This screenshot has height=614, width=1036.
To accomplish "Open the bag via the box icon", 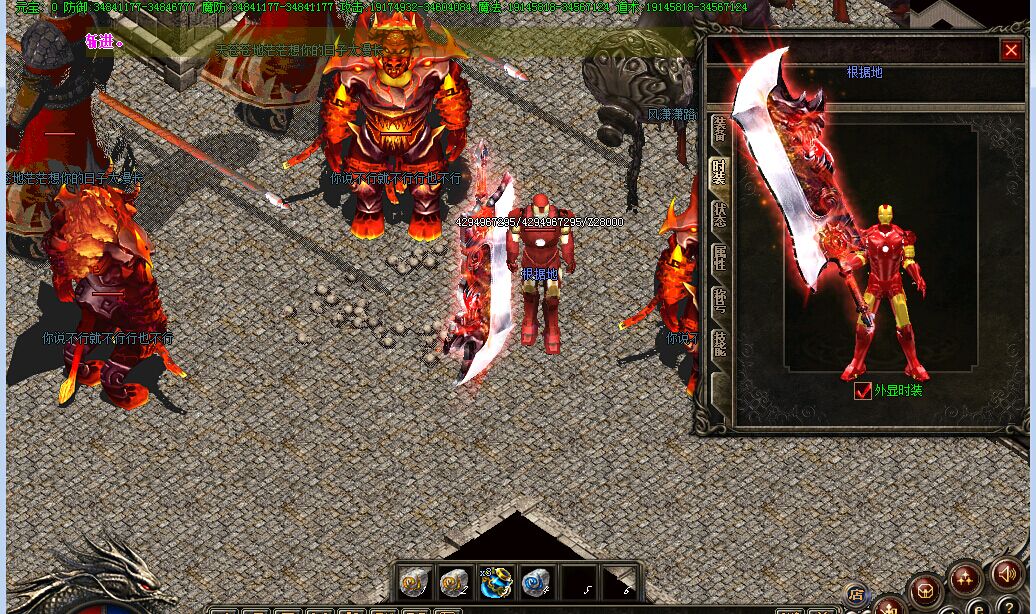I will (926, 590).
